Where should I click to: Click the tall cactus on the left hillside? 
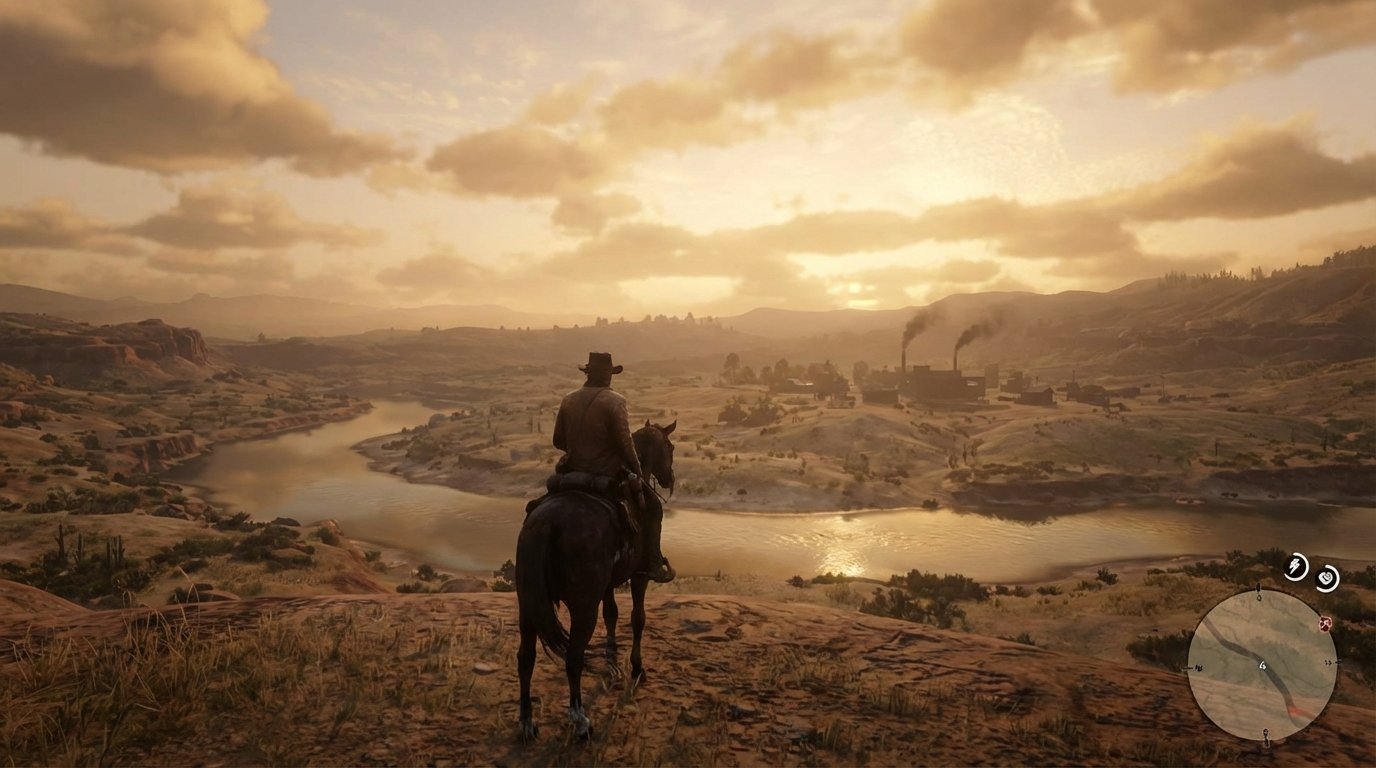click(60, 541)
